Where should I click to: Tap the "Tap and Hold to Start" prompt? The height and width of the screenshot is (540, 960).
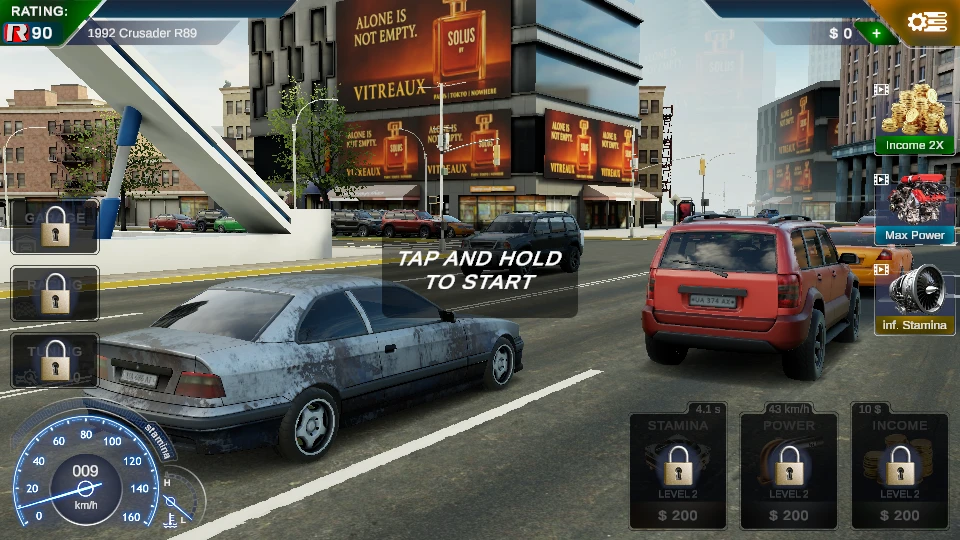479,270
